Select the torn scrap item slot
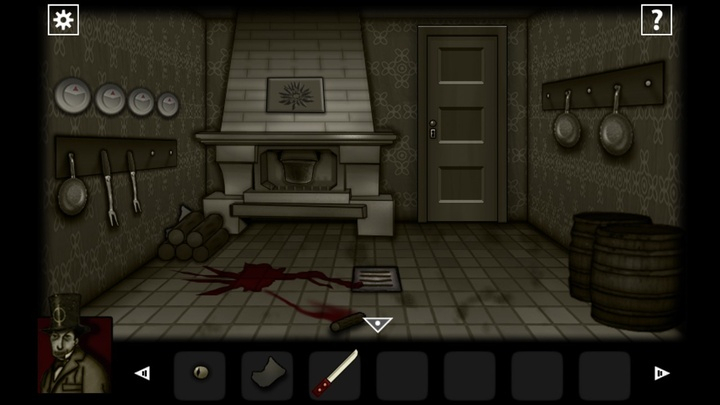 click(267, 375)
